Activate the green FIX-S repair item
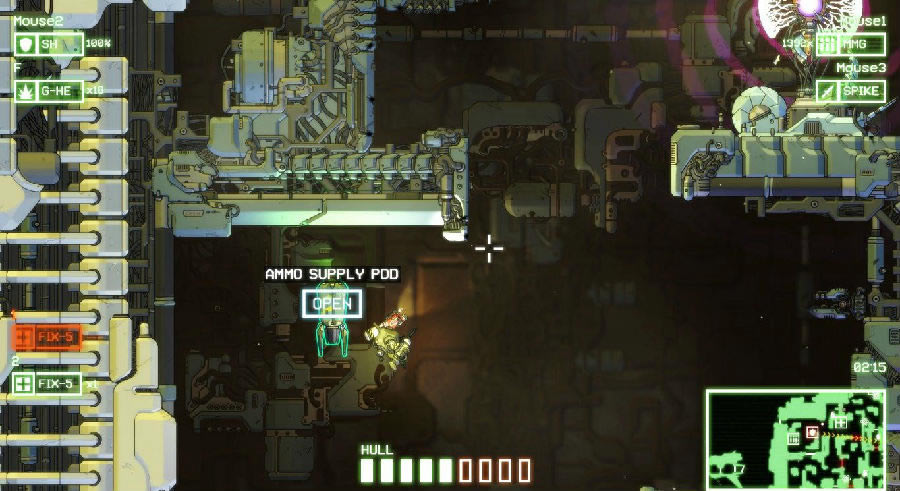 pos(47,383)
